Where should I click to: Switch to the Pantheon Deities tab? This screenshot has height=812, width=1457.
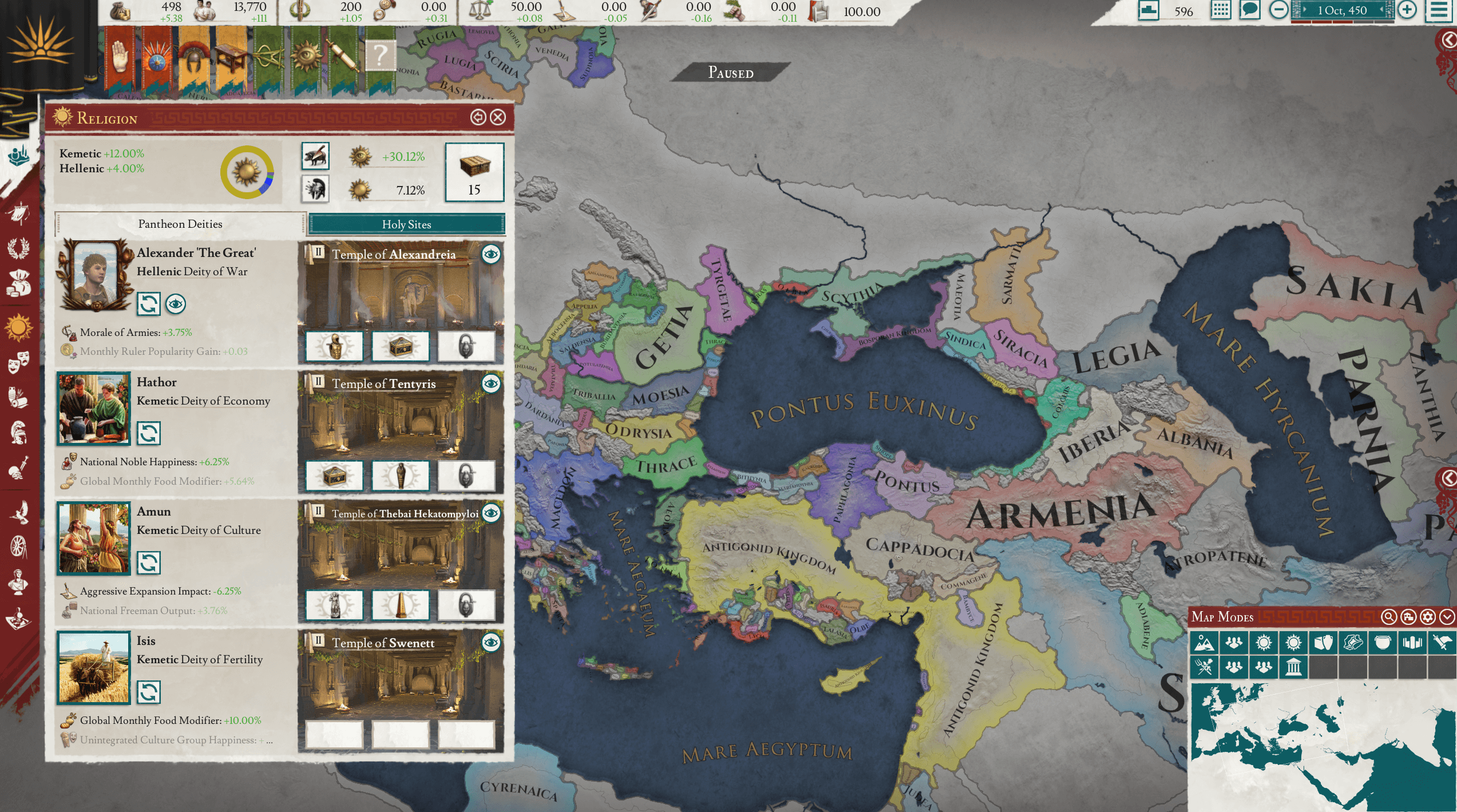[180, 224]
